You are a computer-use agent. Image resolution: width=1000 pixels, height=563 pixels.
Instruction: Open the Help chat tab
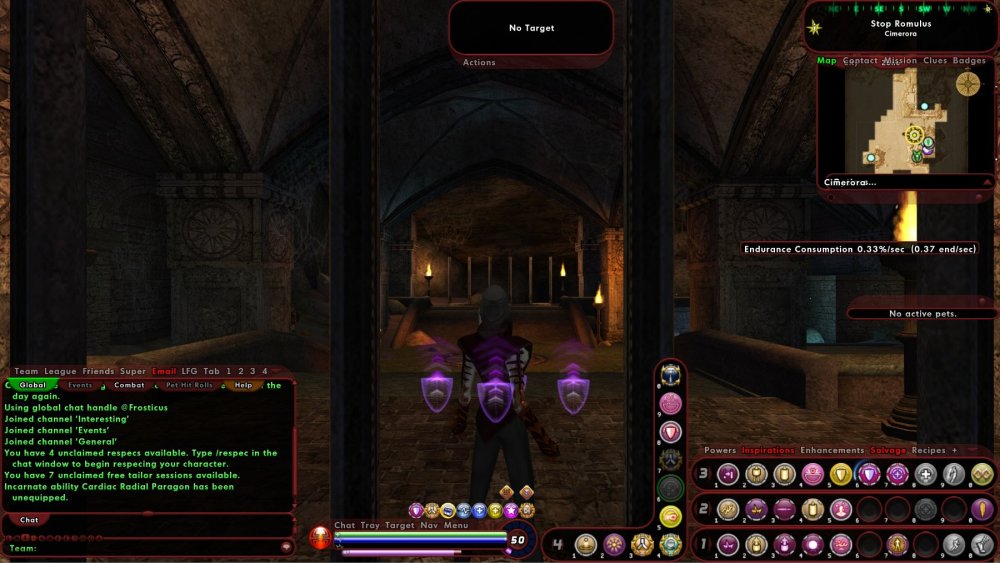[243, 385]
